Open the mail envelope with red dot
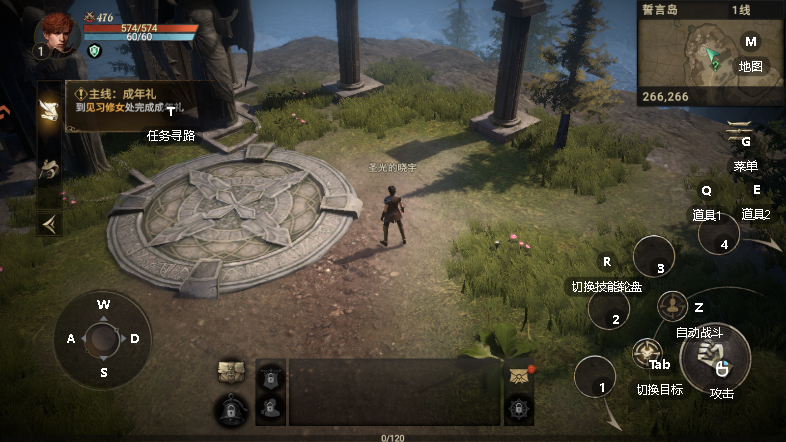Image resolution: width=786 pixels, height=442 pixels. coord(518,374)
